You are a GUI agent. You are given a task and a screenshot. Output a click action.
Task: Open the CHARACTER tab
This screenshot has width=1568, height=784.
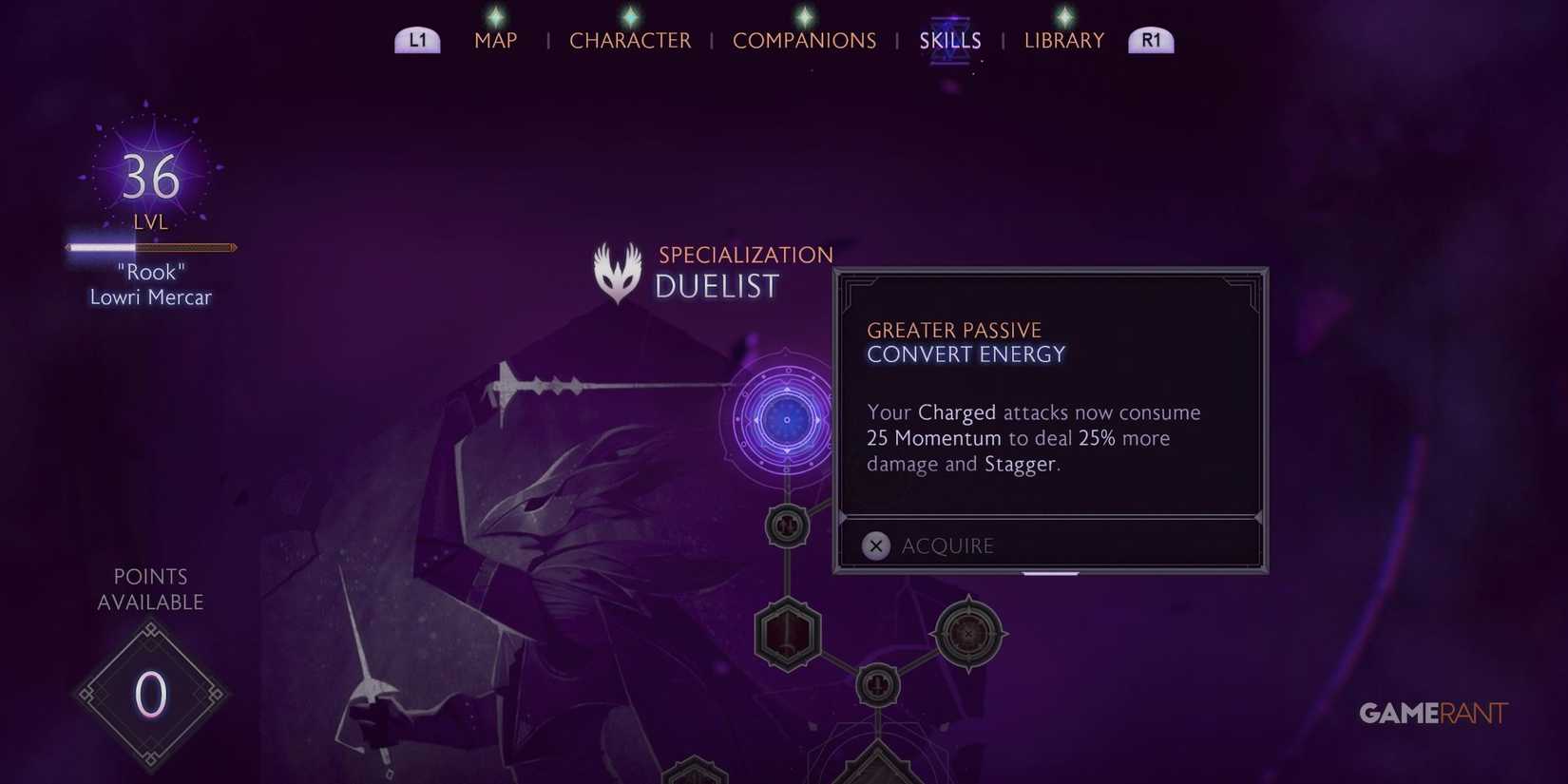(x=630, y=40)
